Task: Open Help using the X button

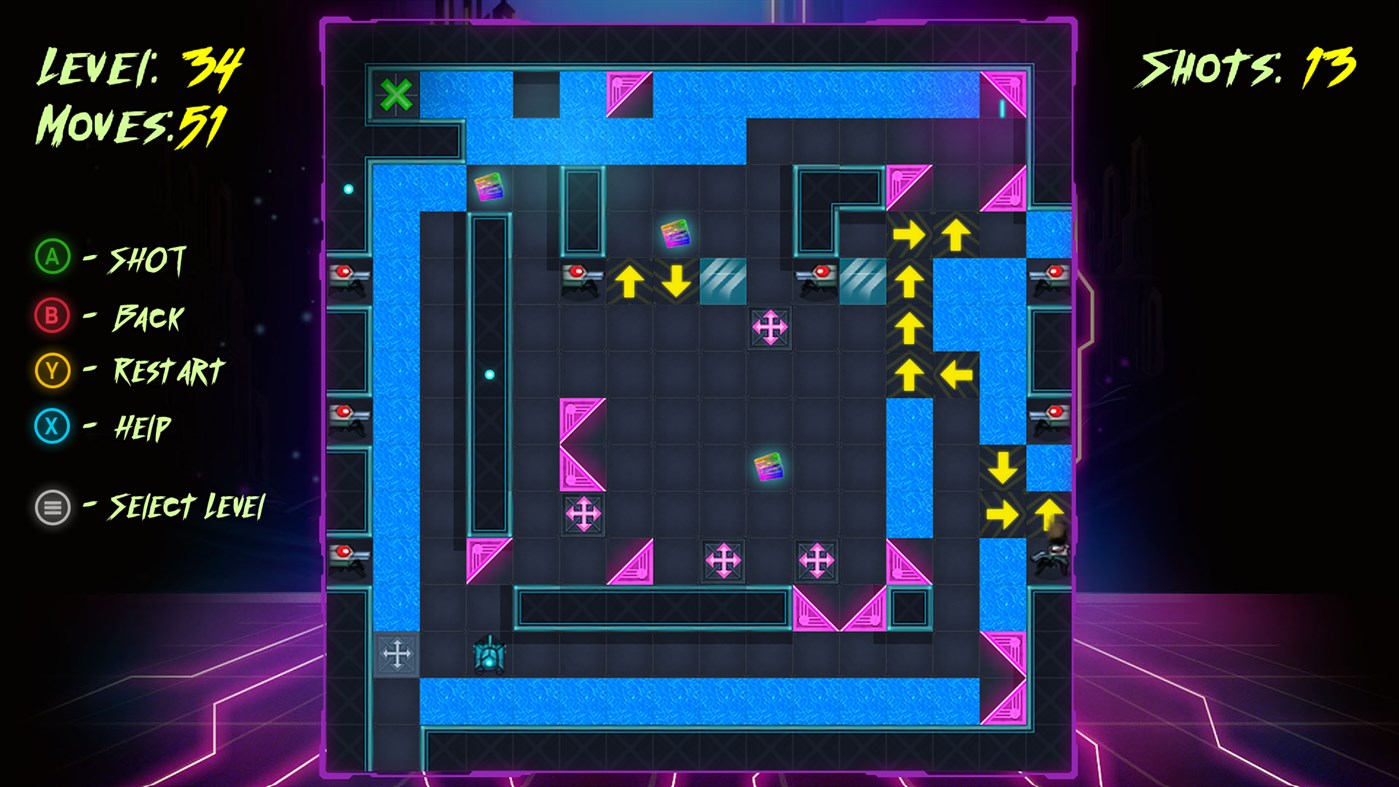Action: click(52, 426)
